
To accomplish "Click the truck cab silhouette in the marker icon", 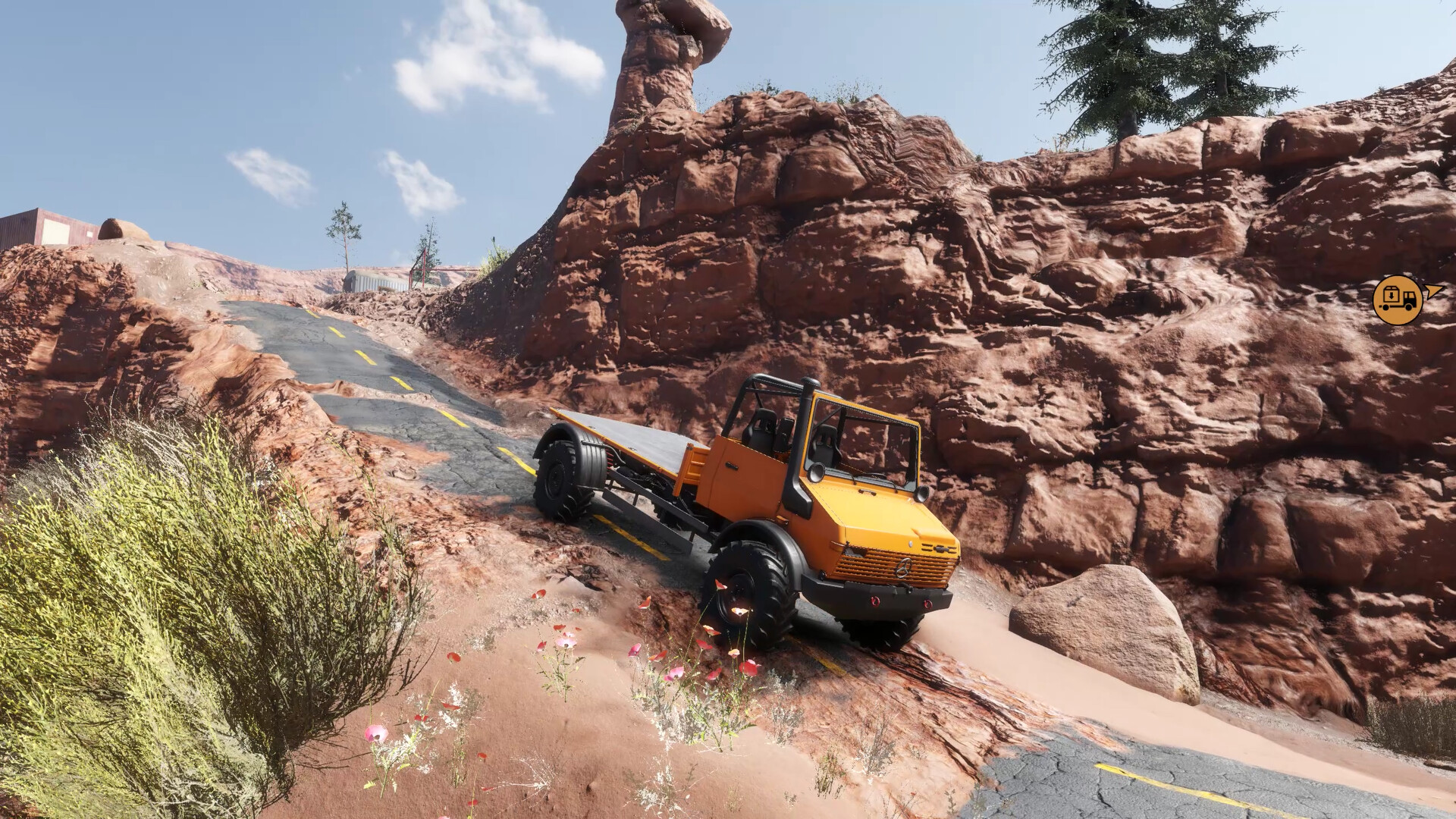I will [1410, 298].
